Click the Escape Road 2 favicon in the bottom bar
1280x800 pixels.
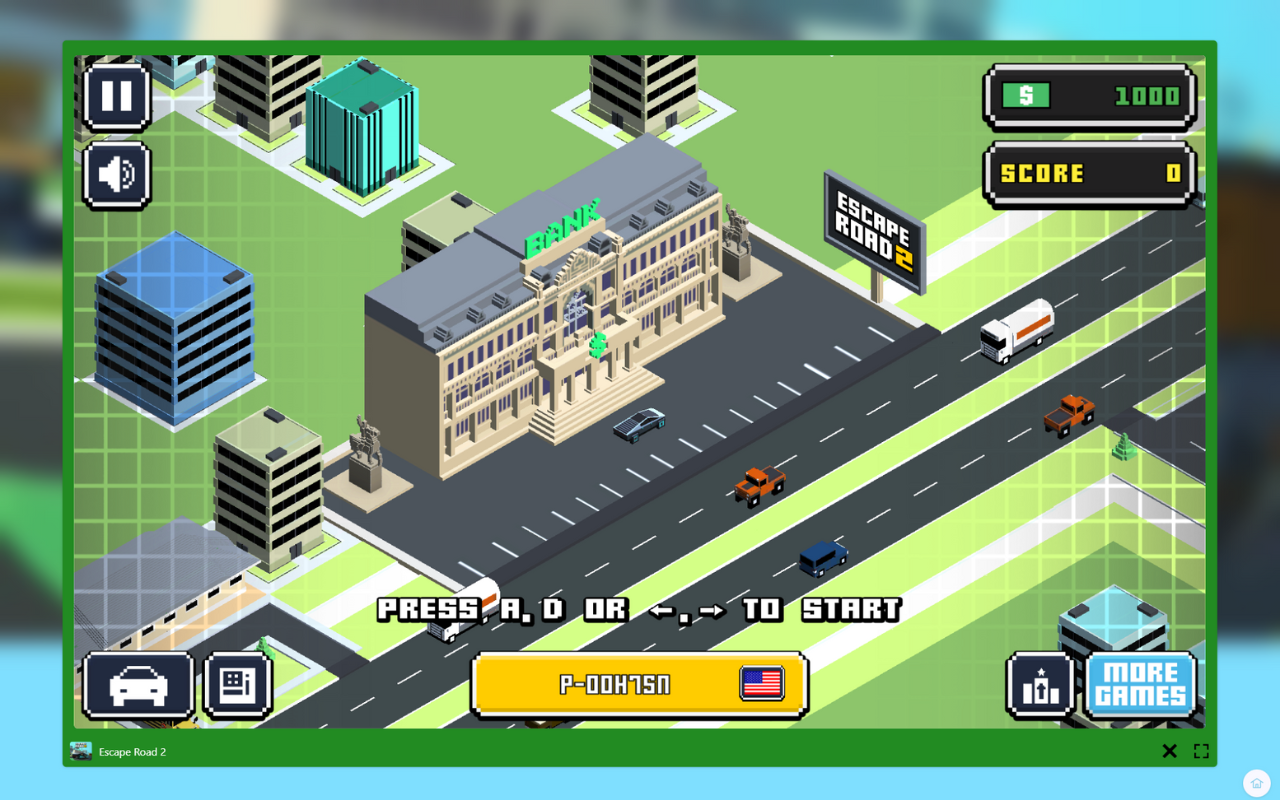pos(80,750)
